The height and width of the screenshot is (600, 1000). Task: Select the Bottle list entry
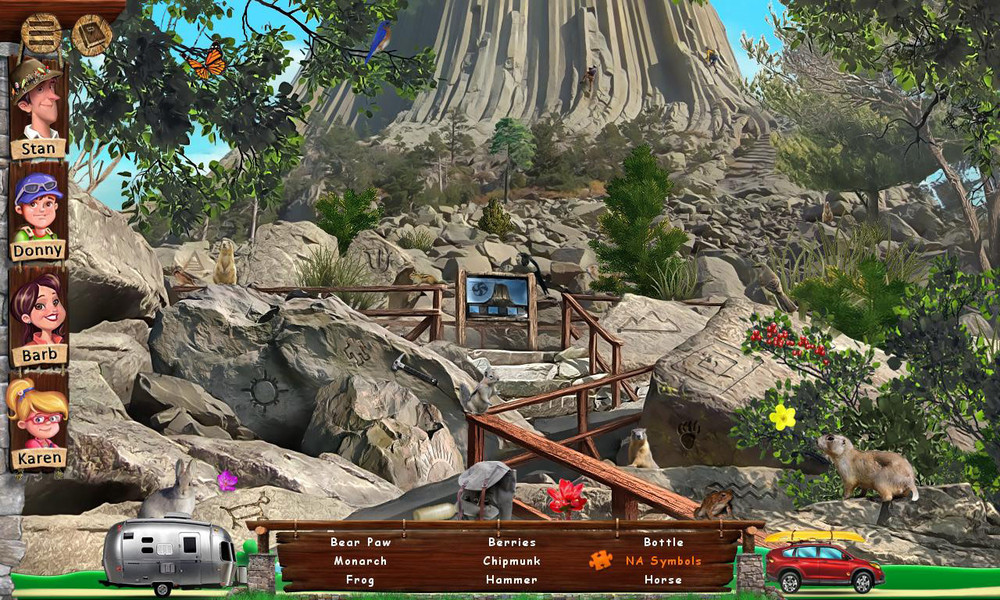[663, 542]
